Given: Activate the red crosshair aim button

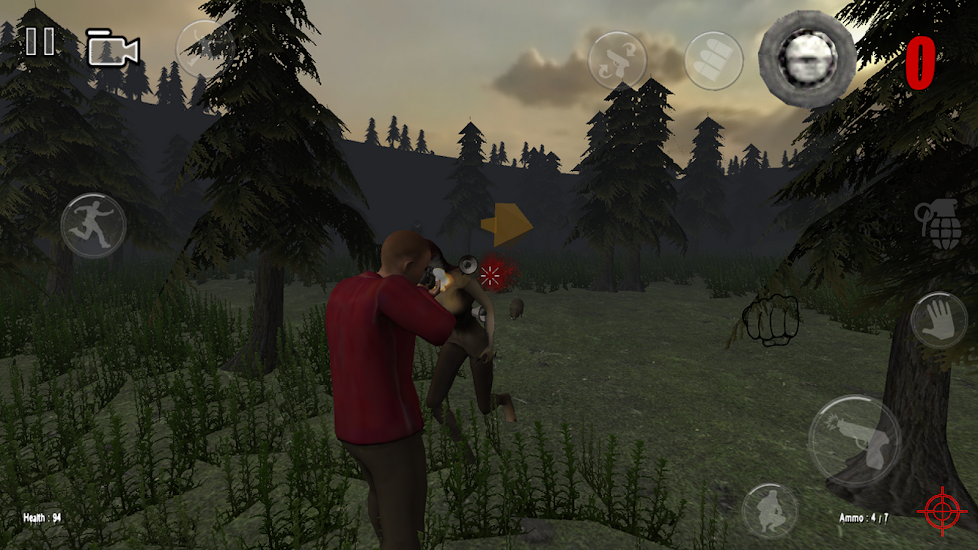Looking at the screenshot, I should tap(942, 511).
